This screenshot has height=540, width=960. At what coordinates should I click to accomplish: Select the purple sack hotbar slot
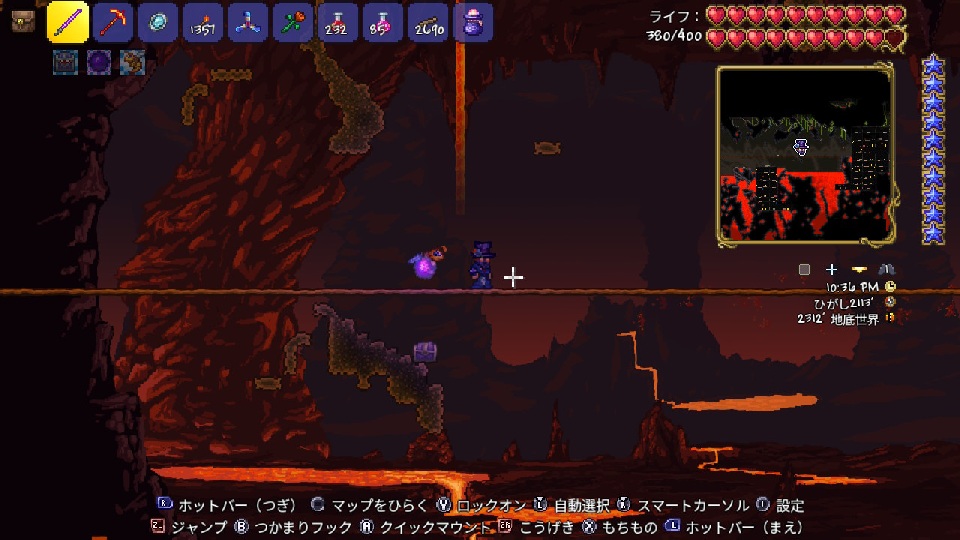472,22
